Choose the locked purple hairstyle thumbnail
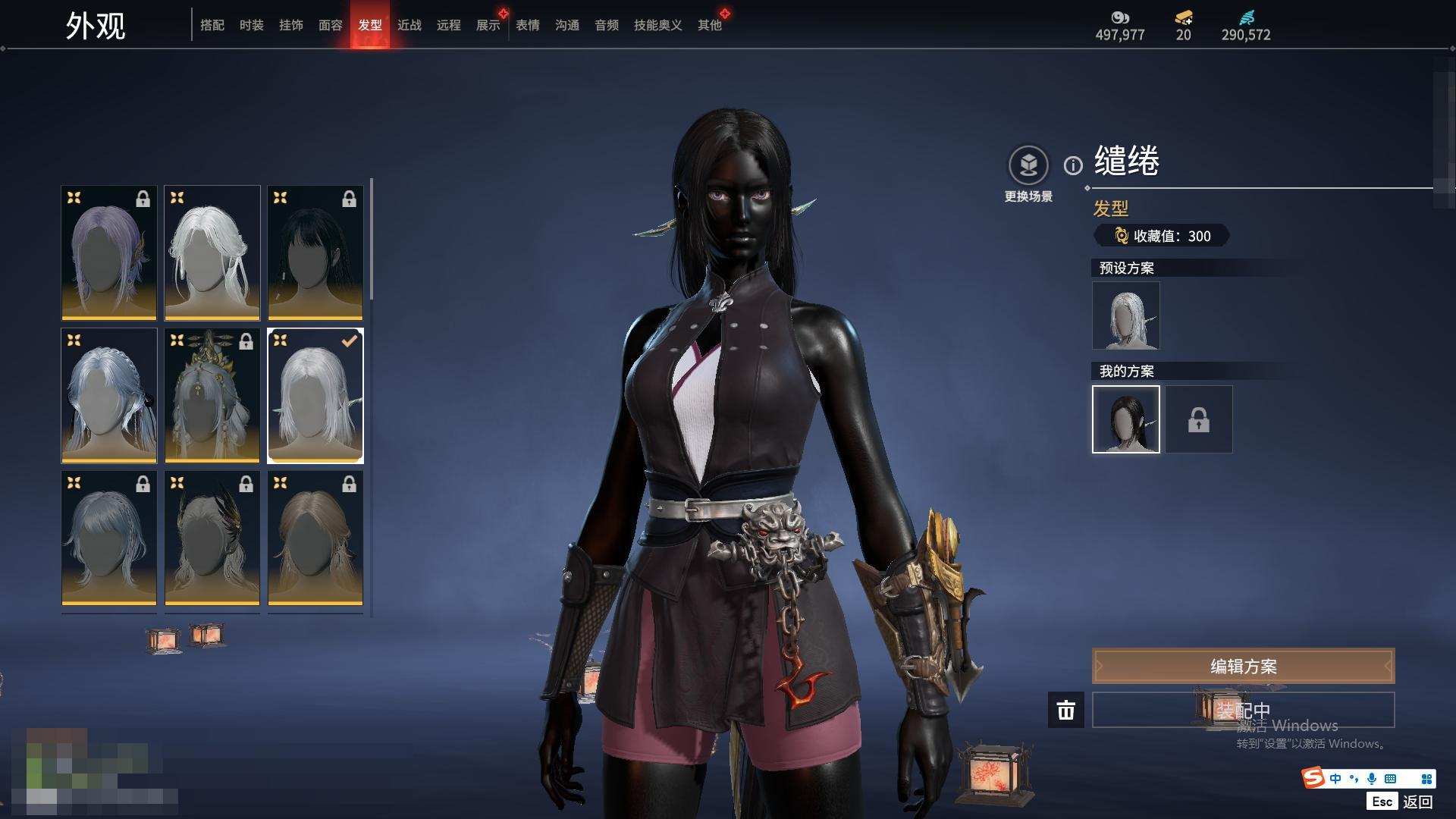 [x=109, y=253]
